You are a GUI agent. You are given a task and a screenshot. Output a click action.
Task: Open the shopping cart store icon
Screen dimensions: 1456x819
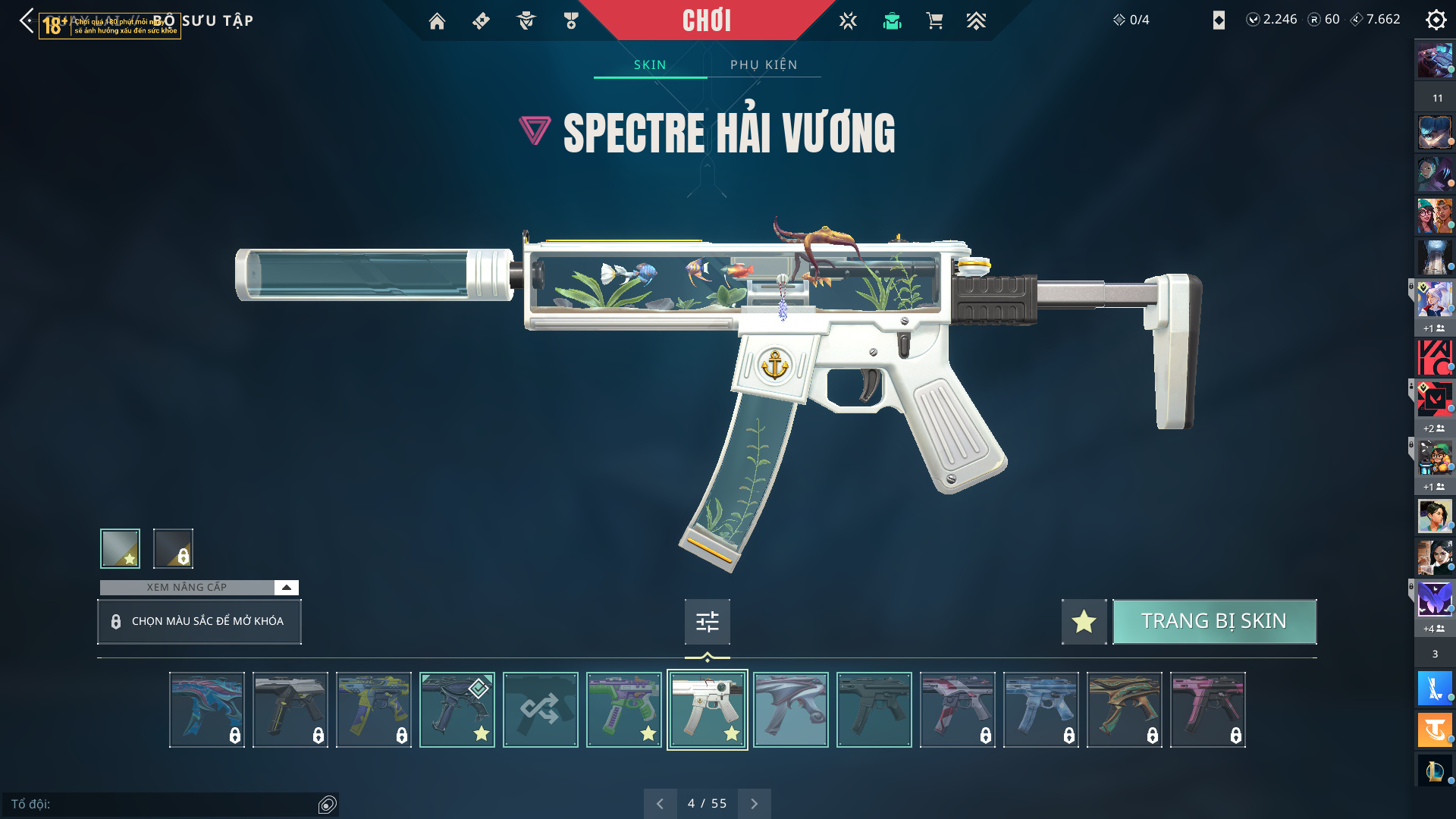point(934,21)
